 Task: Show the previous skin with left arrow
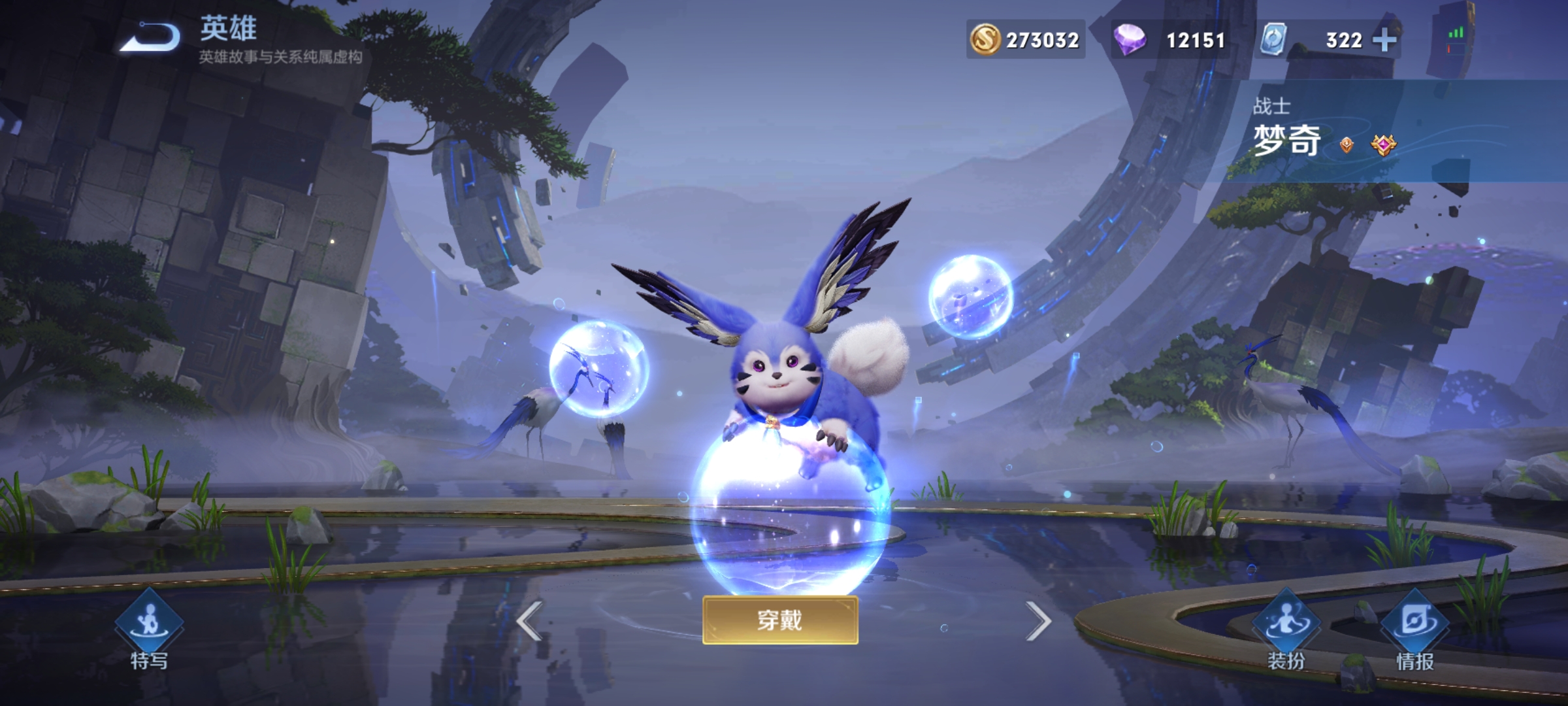coord(529,621)
